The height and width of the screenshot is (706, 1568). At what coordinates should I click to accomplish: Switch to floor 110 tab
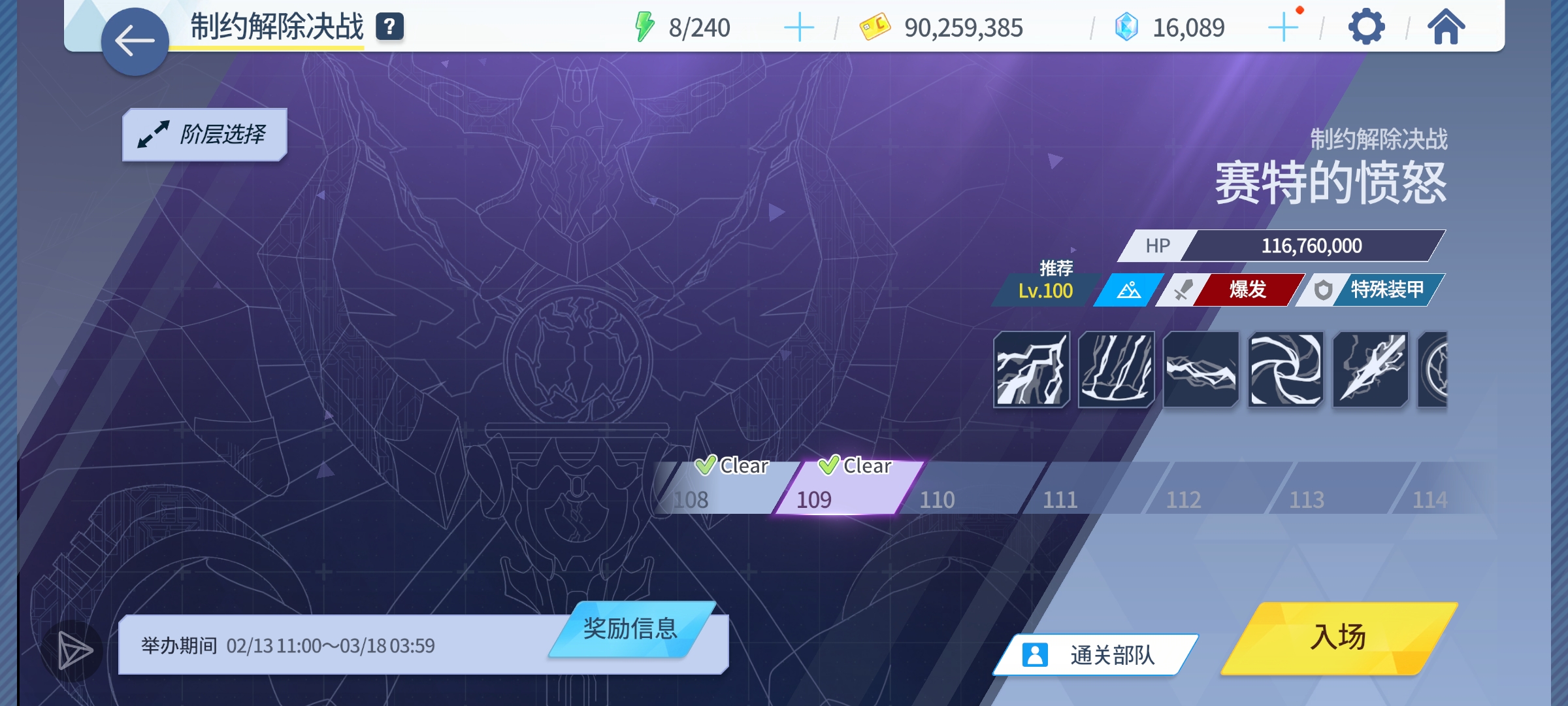[938, 499]
